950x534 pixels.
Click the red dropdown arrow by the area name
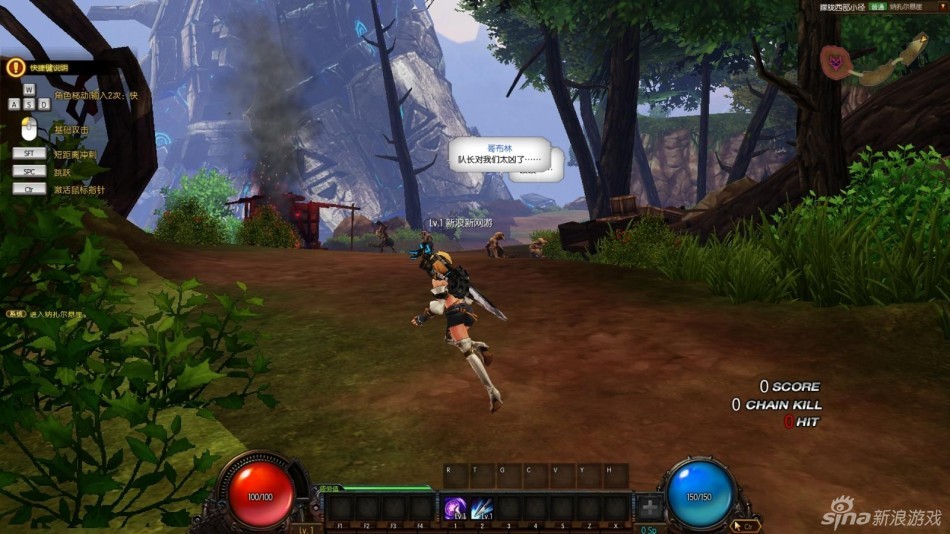coord(942,5)
